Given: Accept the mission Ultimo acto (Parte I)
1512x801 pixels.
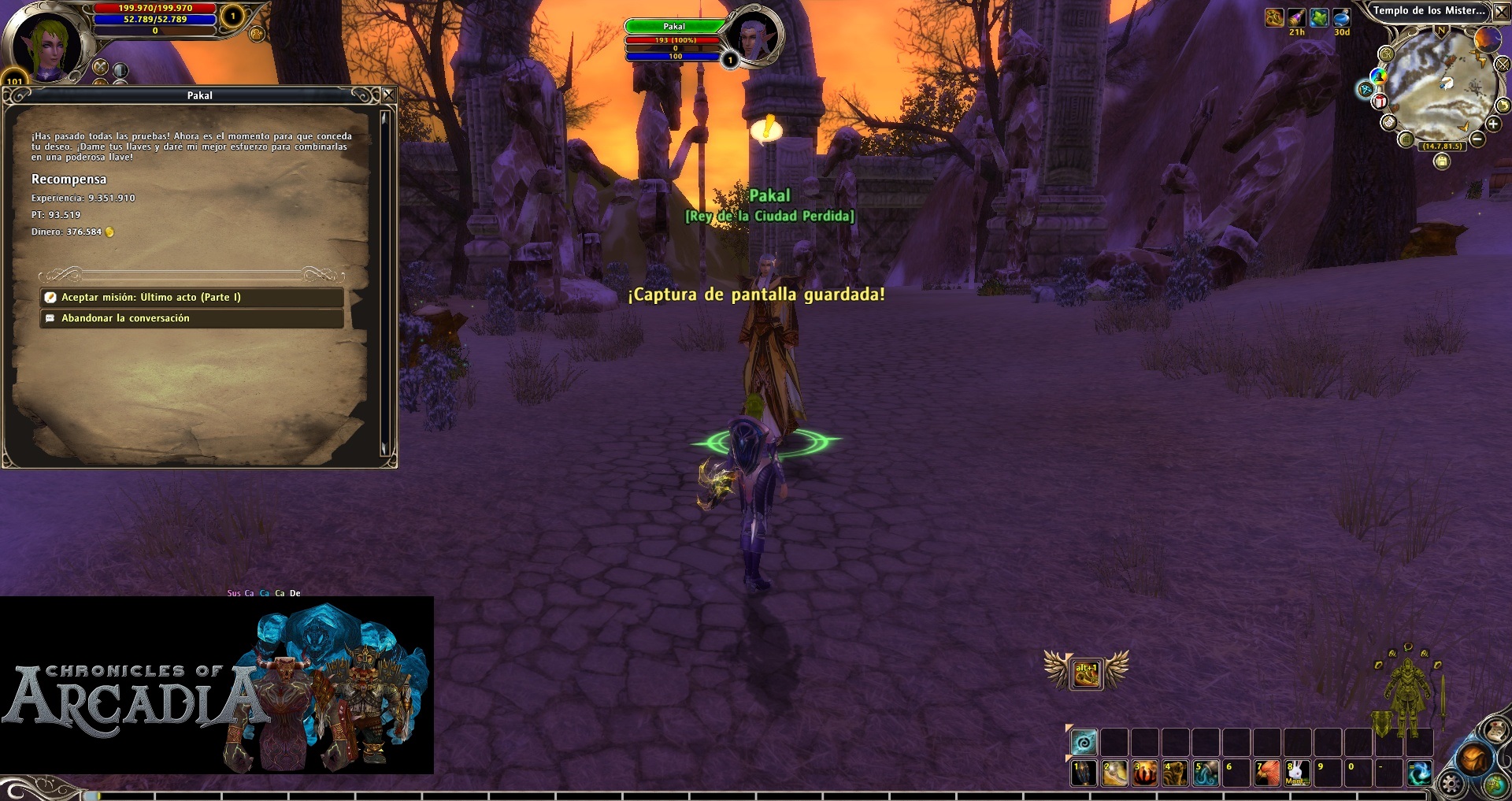Looking at the screenshot, I should pyautogui.click(x=191, y=297).
